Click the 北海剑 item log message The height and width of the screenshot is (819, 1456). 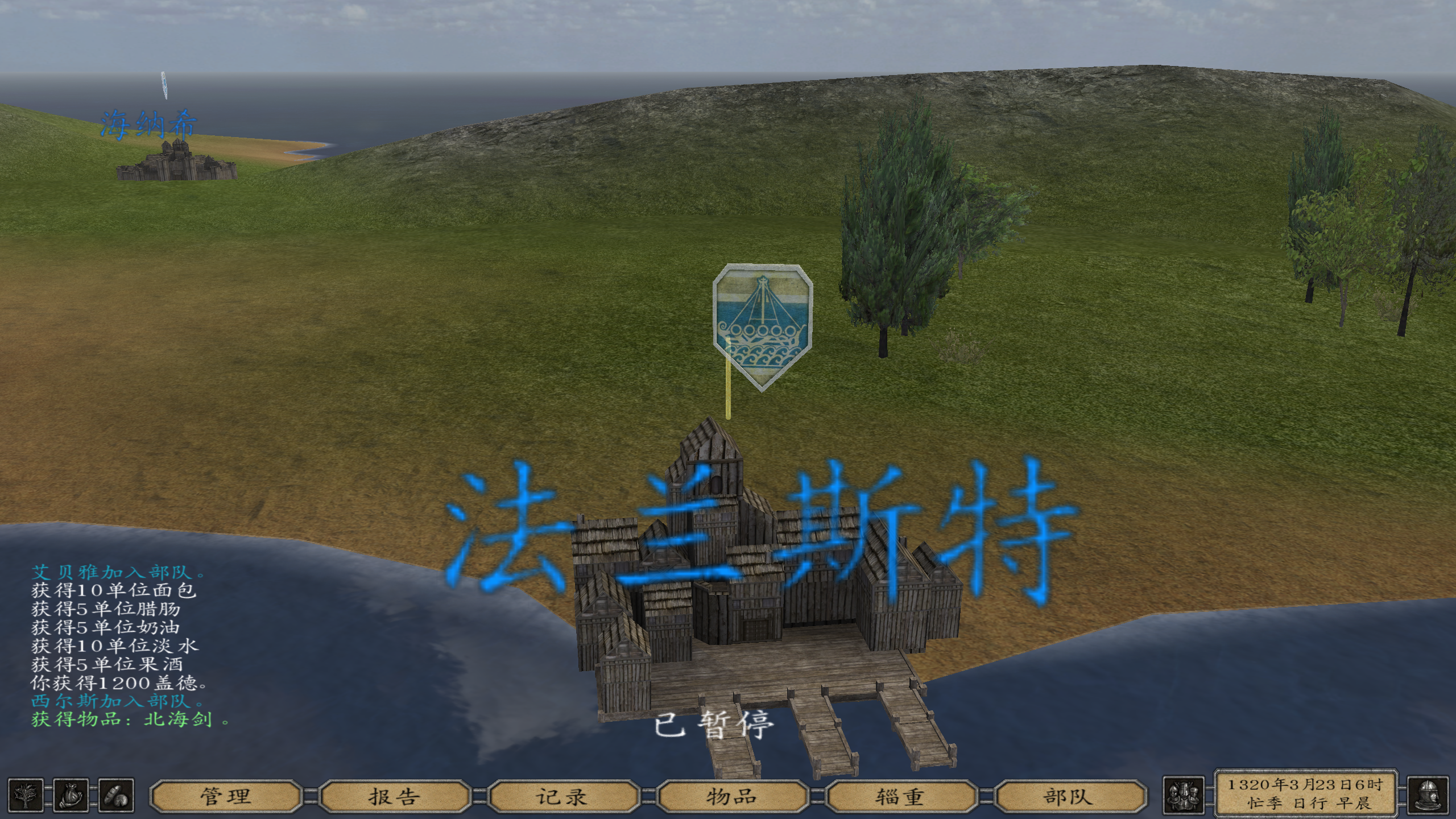click(x=125, y=722)
